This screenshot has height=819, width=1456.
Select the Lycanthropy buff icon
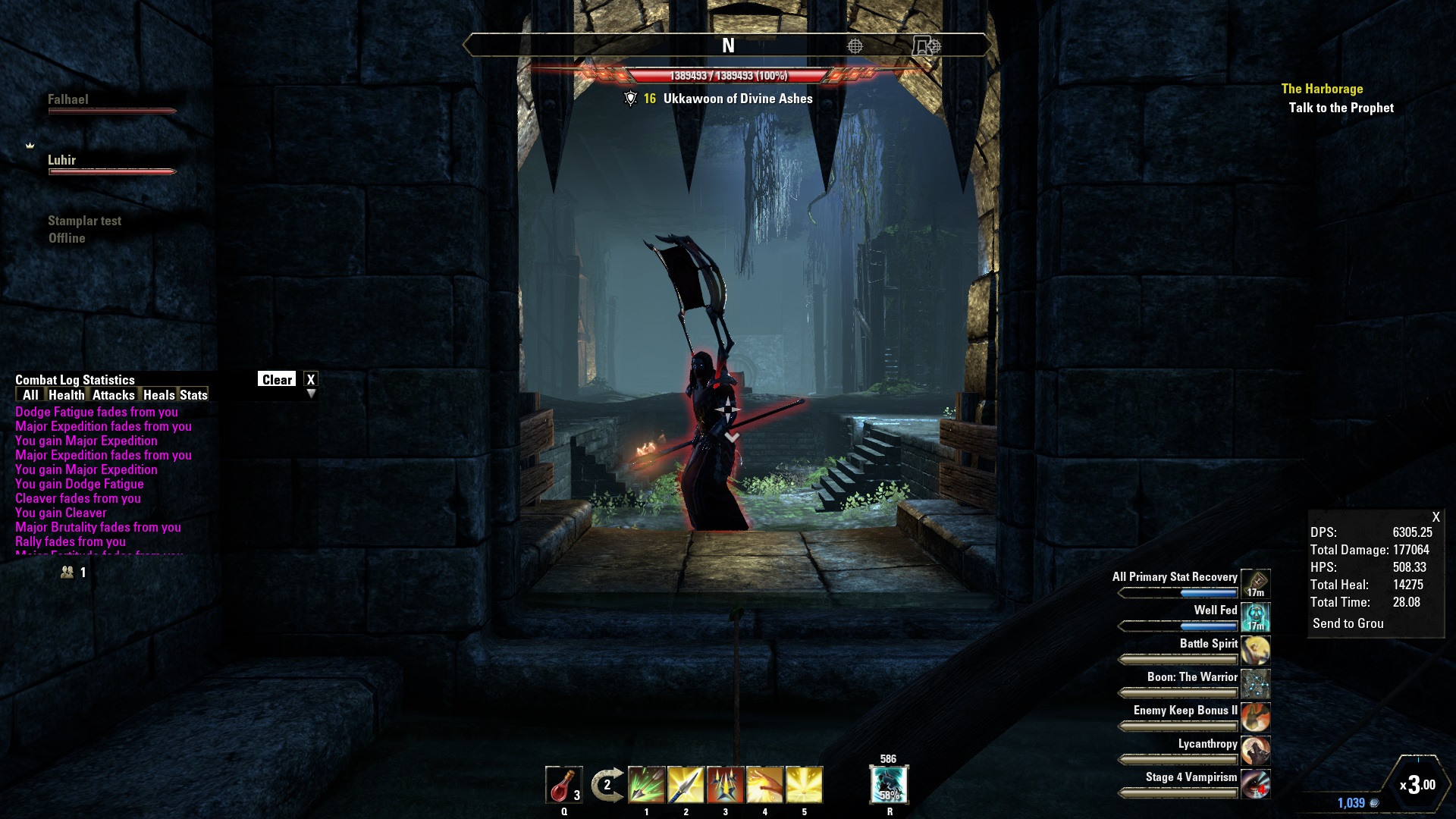click(x=1255, y=751)
